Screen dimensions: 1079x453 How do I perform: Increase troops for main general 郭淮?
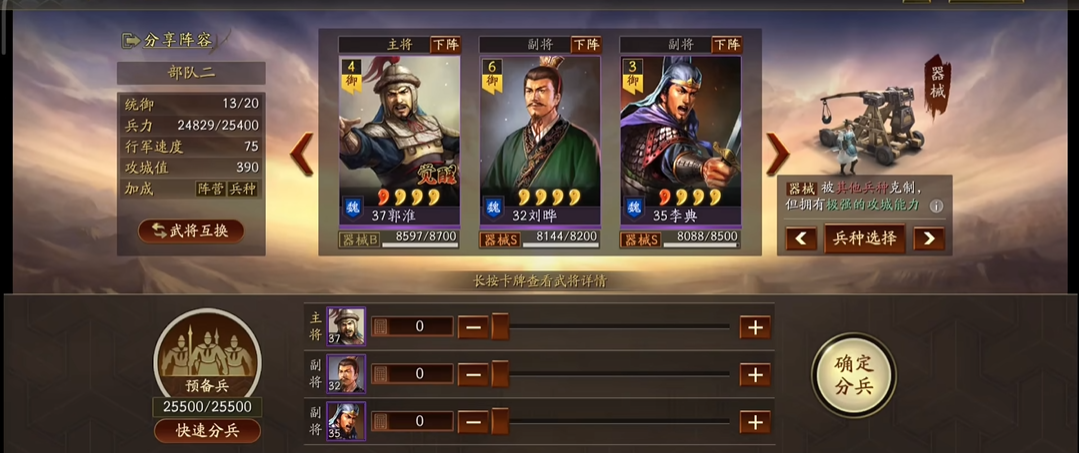tap(755, 327)
